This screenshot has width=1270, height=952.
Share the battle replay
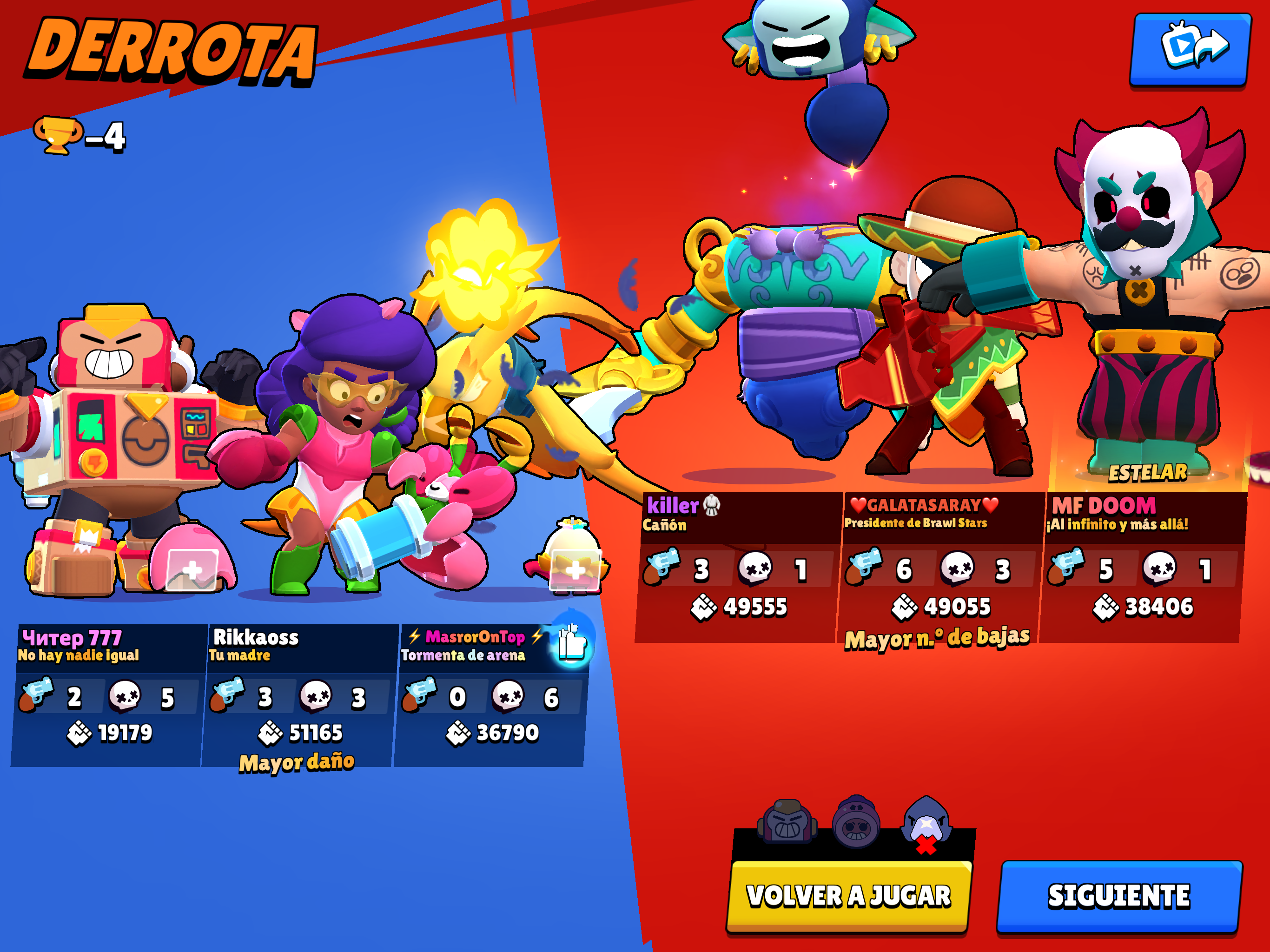click(1191, 49)
